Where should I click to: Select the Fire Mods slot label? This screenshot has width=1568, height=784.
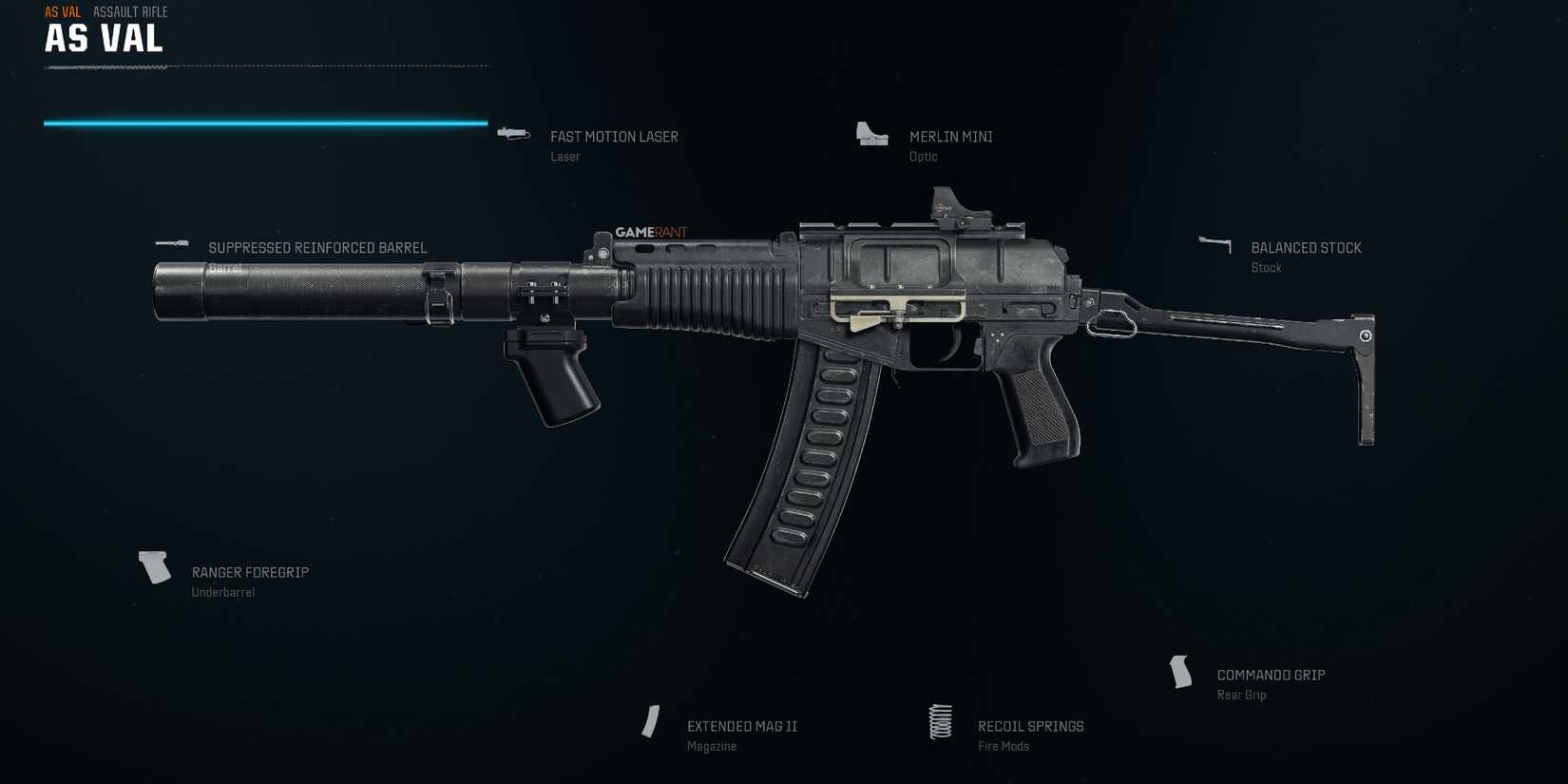1004,745
